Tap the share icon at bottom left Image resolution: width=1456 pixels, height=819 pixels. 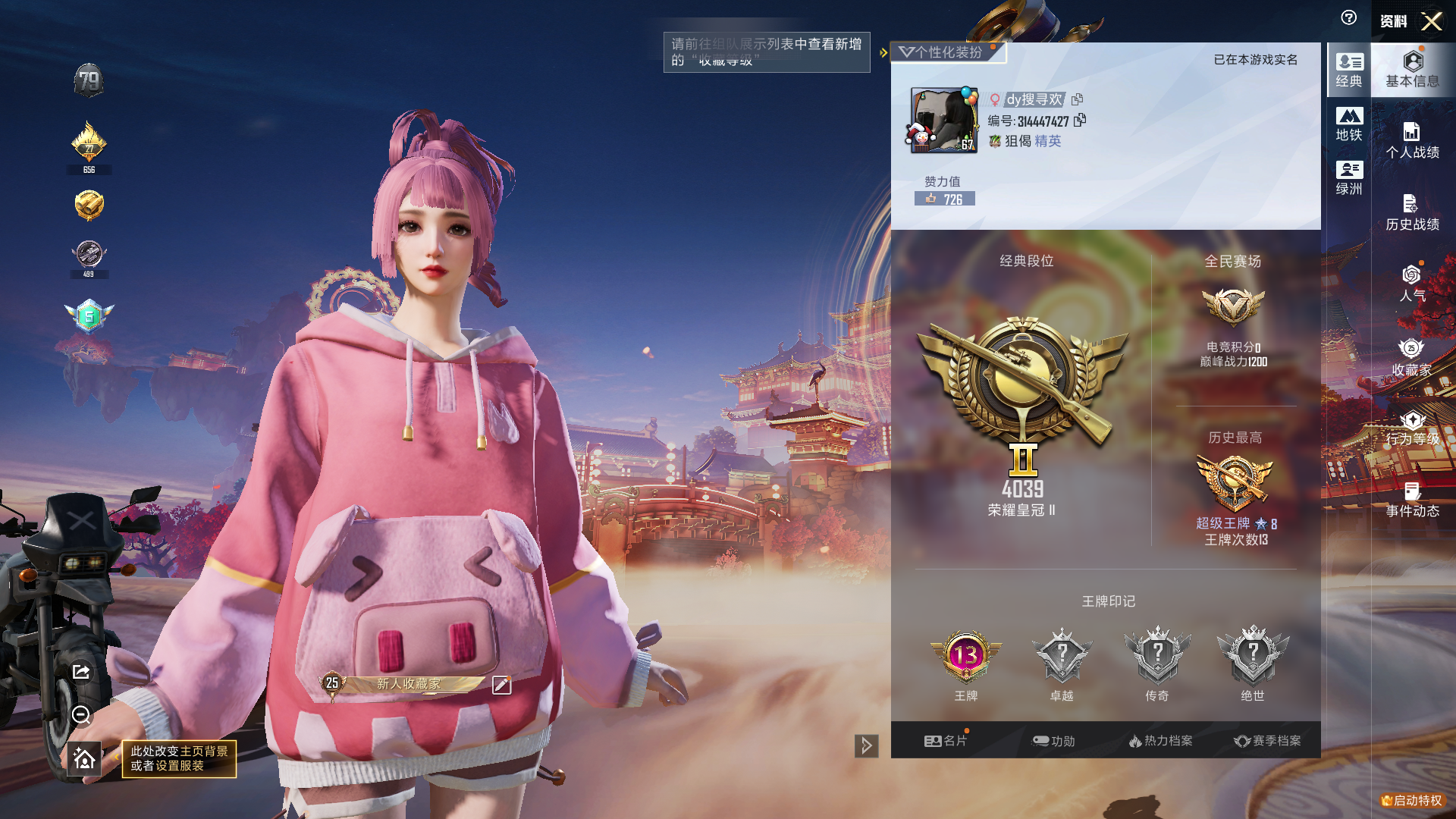[x=81, y=670]
